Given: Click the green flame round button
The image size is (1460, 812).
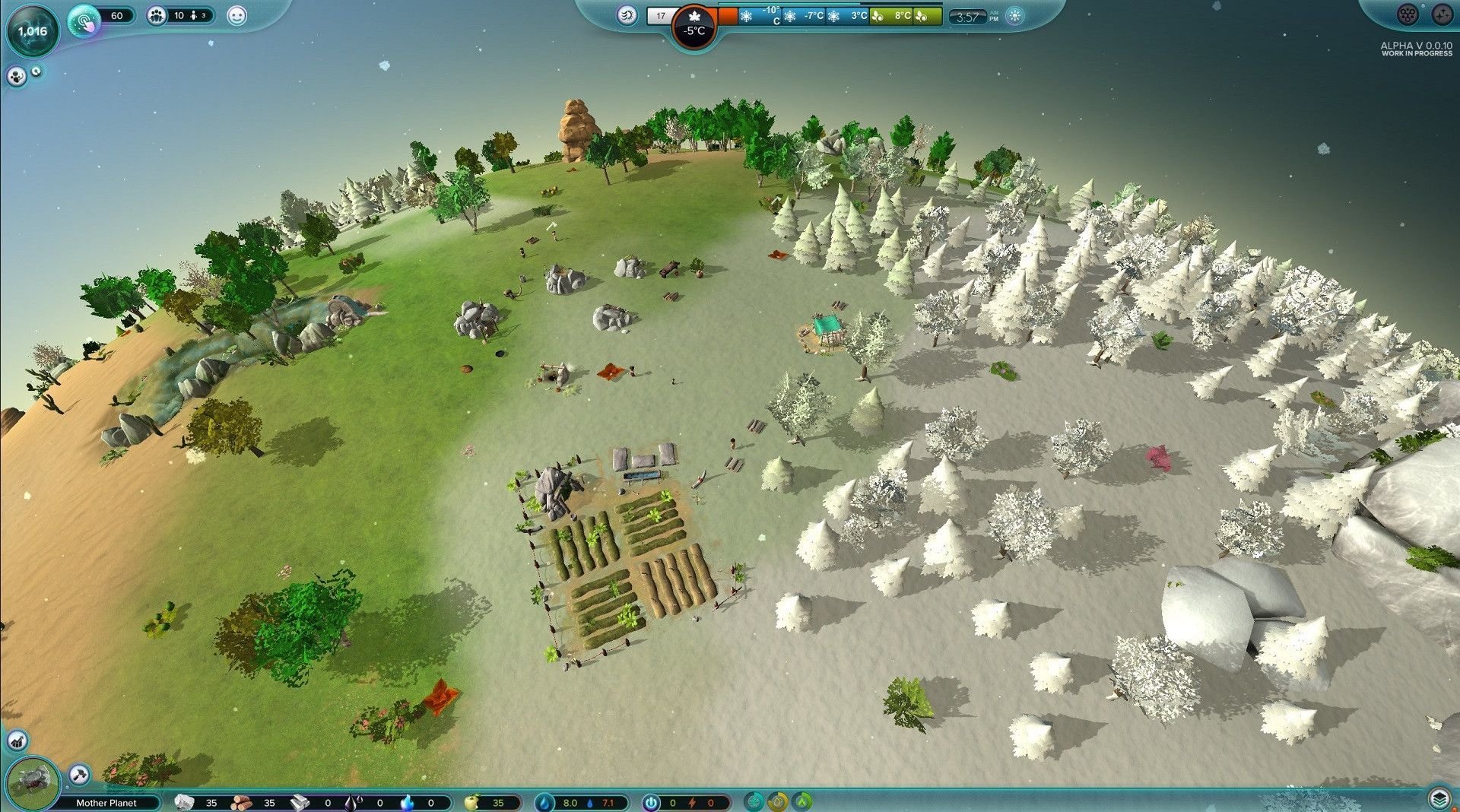Looking at the screenshot, I should 803,801.
